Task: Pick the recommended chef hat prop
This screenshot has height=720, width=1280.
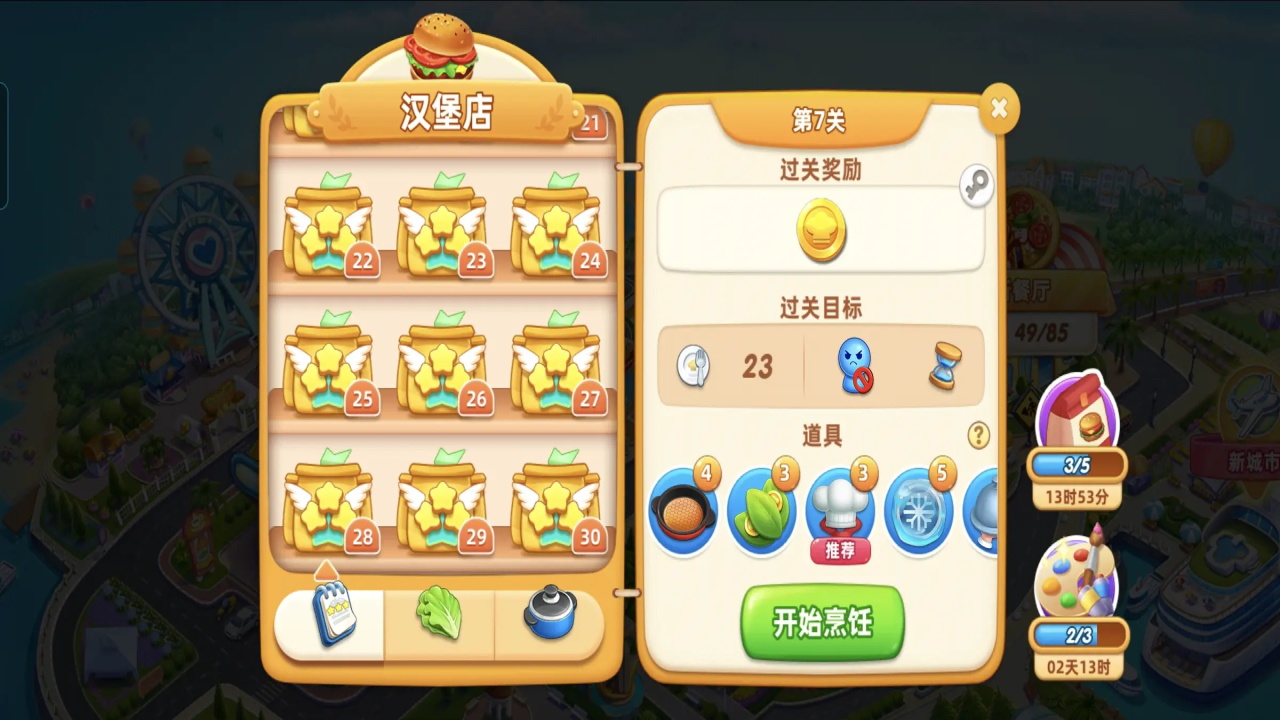Action: (840, 510)
